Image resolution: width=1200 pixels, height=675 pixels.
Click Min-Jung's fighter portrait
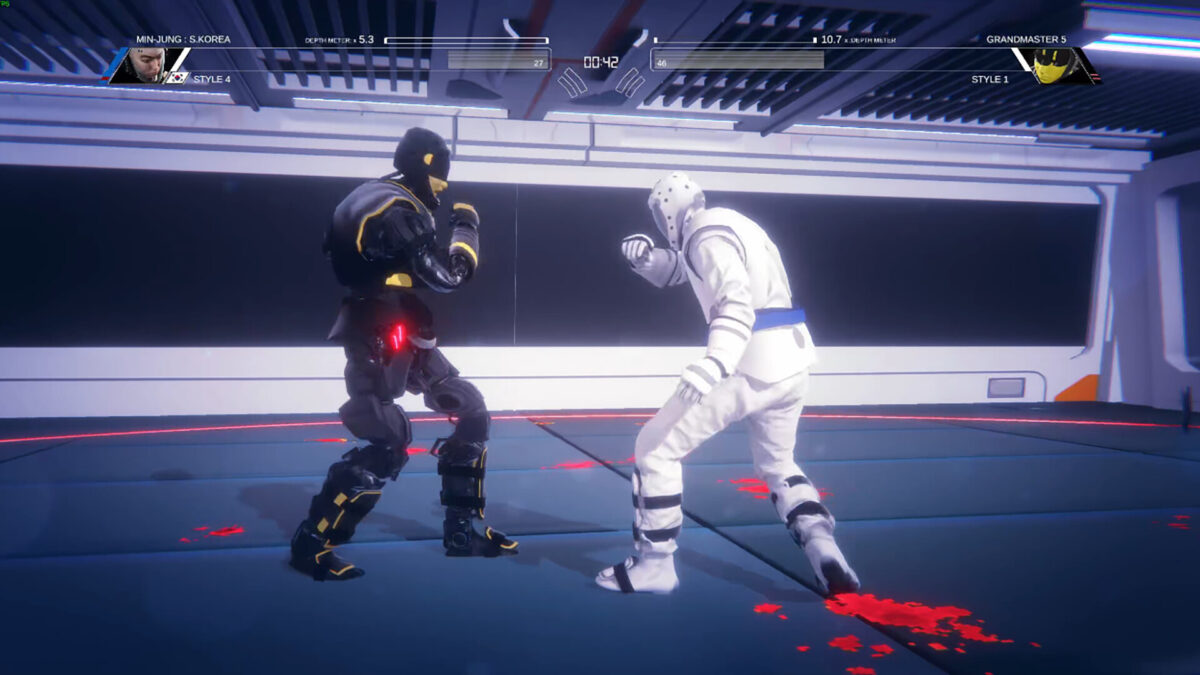(x=146, y=64)
